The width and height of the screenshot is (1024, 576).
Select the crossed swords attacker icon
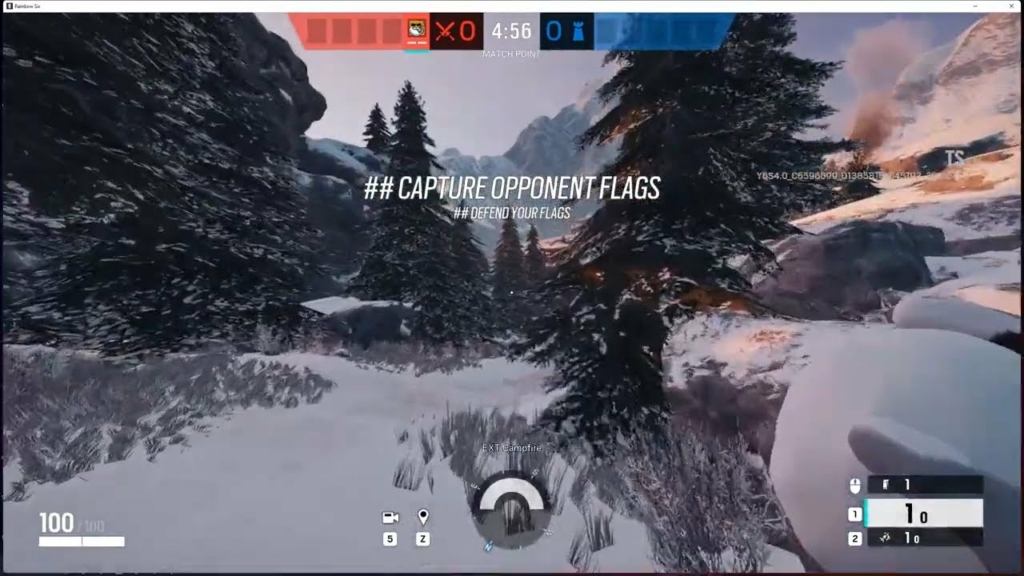(x=445, y=31)
